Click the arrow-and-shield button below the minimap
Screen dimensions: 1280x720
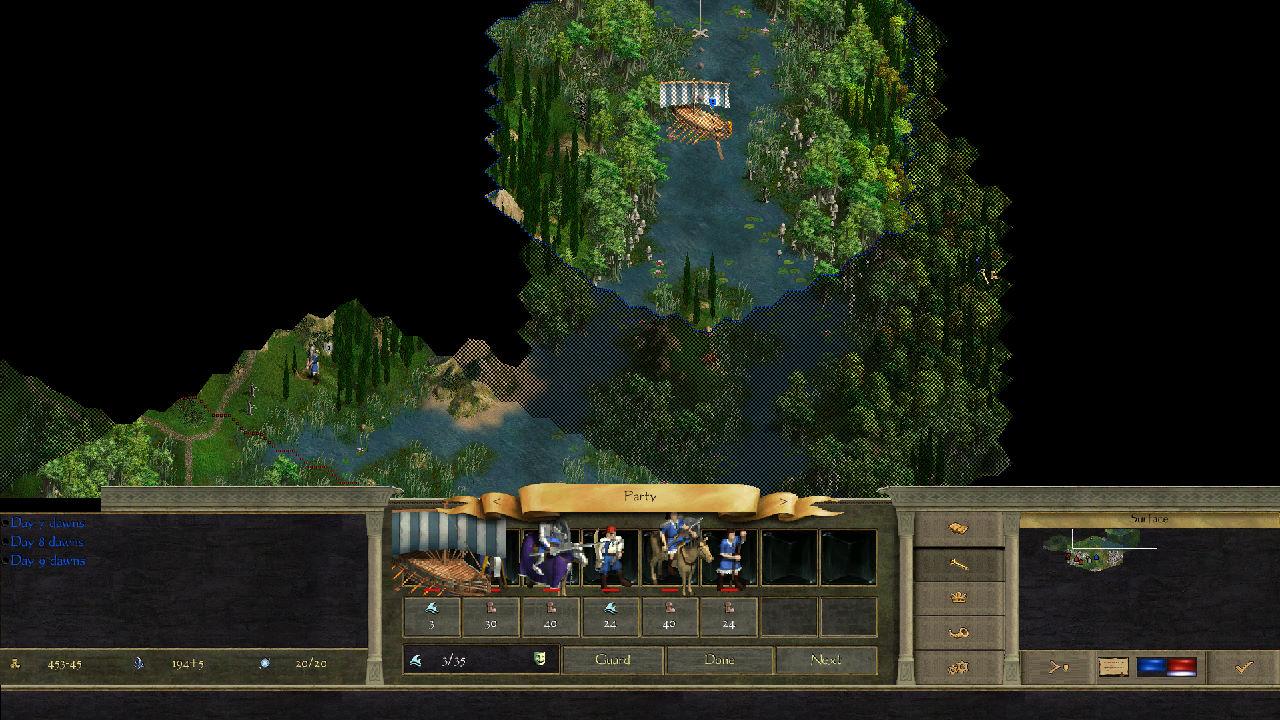[x=1056, y=667]
